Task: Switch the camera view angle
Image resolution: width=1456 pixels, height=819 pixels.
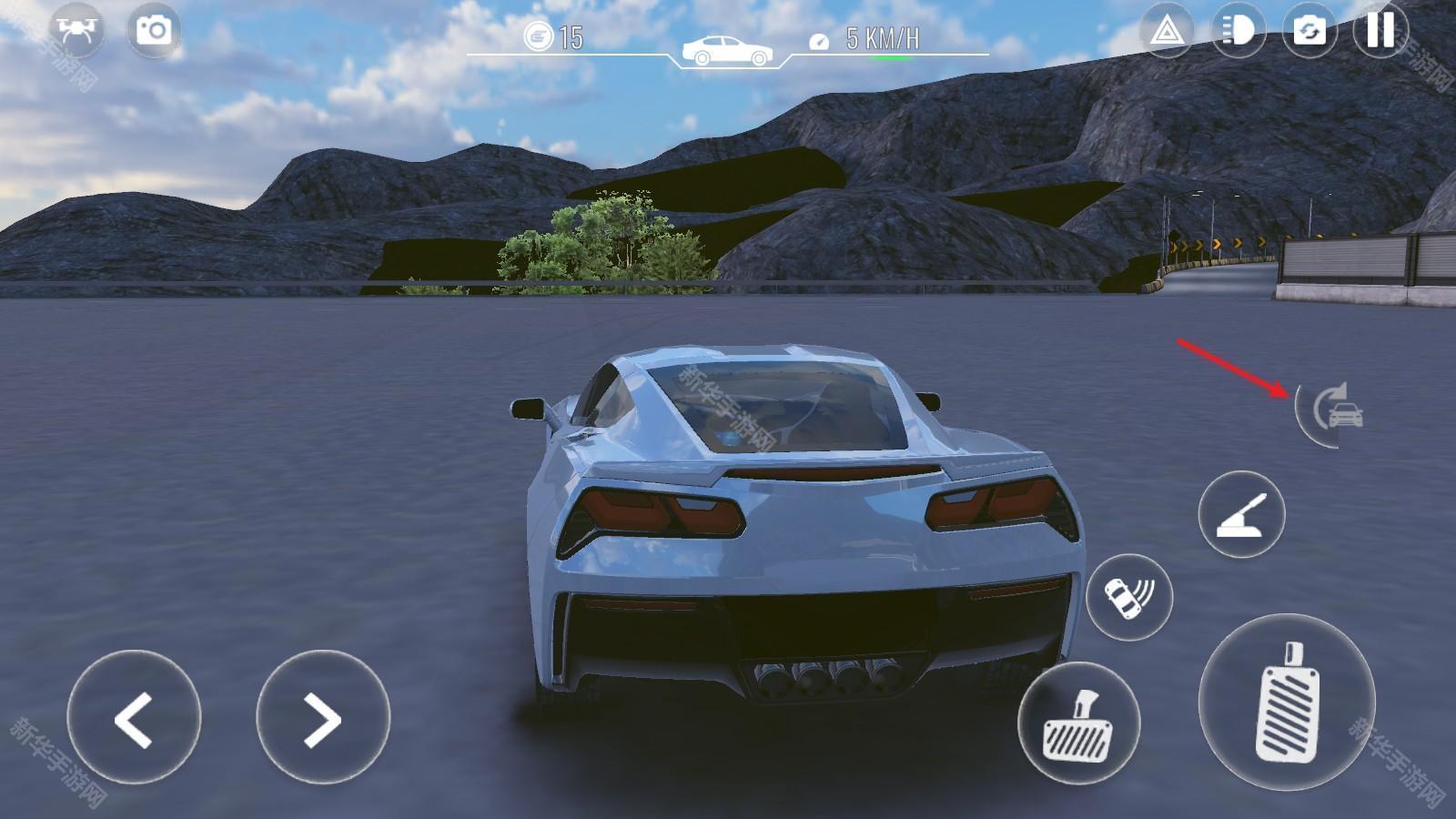Action: pos(1309,32)
